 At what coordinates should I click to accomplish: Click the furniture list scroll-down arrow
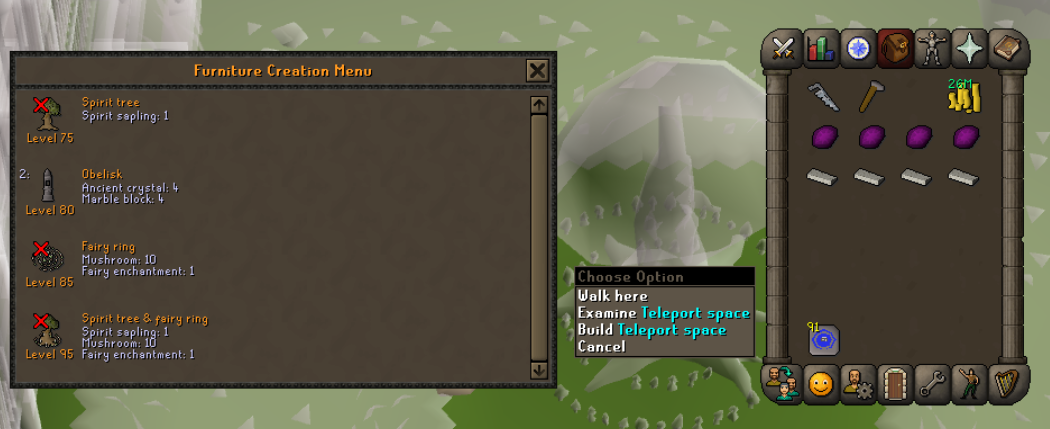(x=539, y=370)
